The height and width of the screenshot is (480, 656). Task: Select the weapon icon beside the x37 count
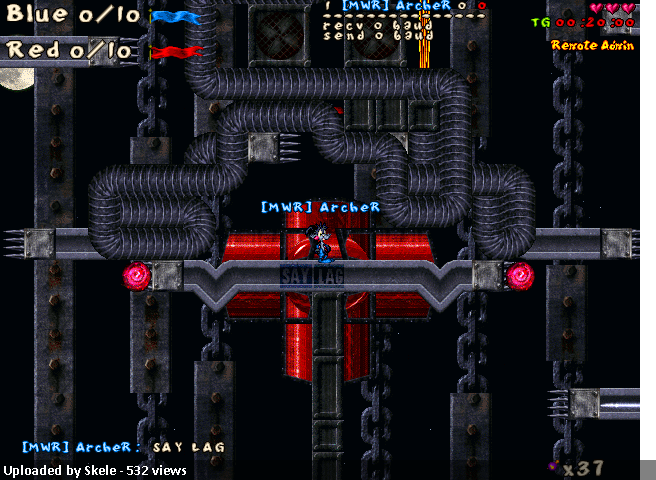tap(553, 465)
